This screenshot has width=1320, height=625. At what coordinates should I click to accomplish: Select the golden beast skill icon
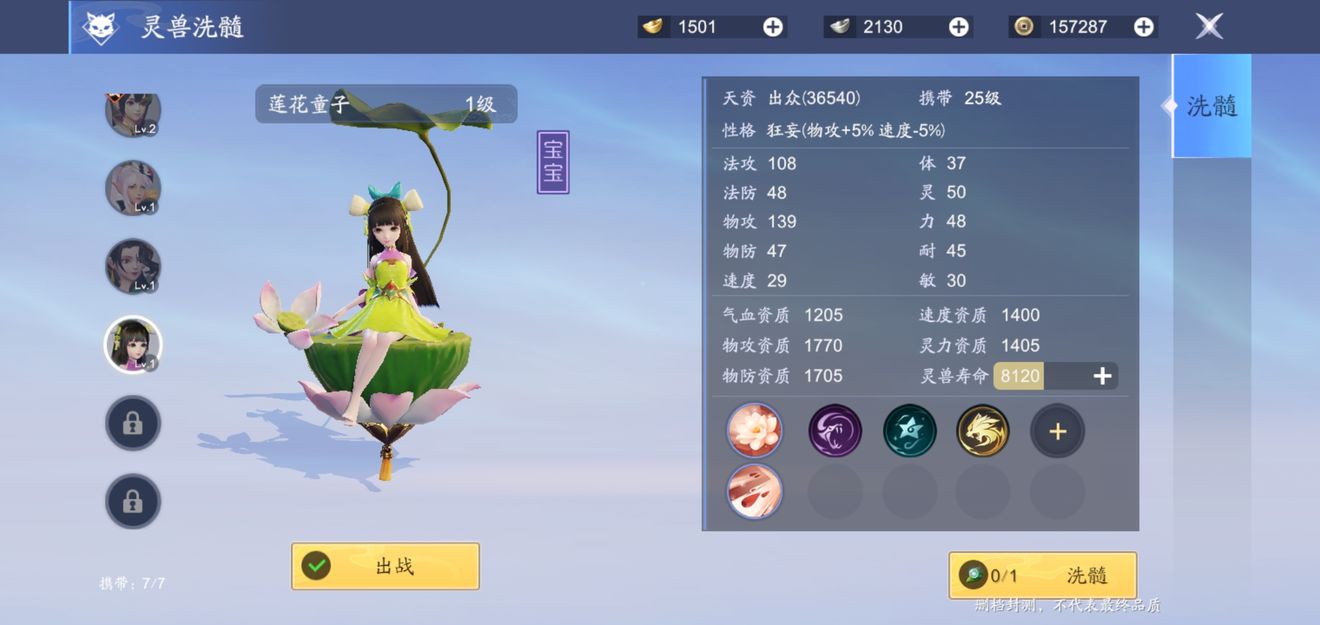(x=983, y=431)
